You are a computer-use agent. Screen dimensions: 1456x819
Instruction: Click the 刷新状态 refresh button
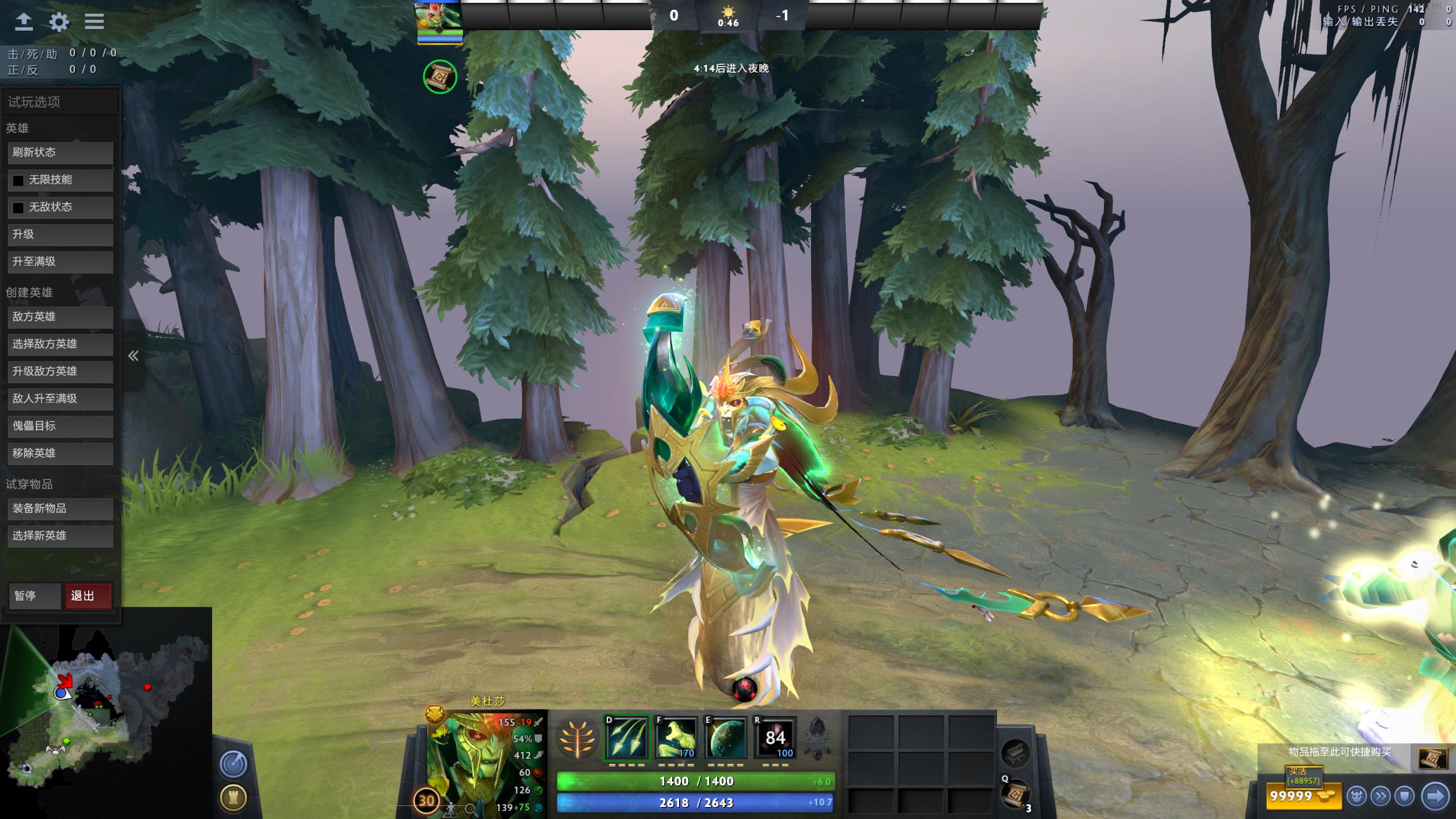pyautogui.click(x=60, y=152)
